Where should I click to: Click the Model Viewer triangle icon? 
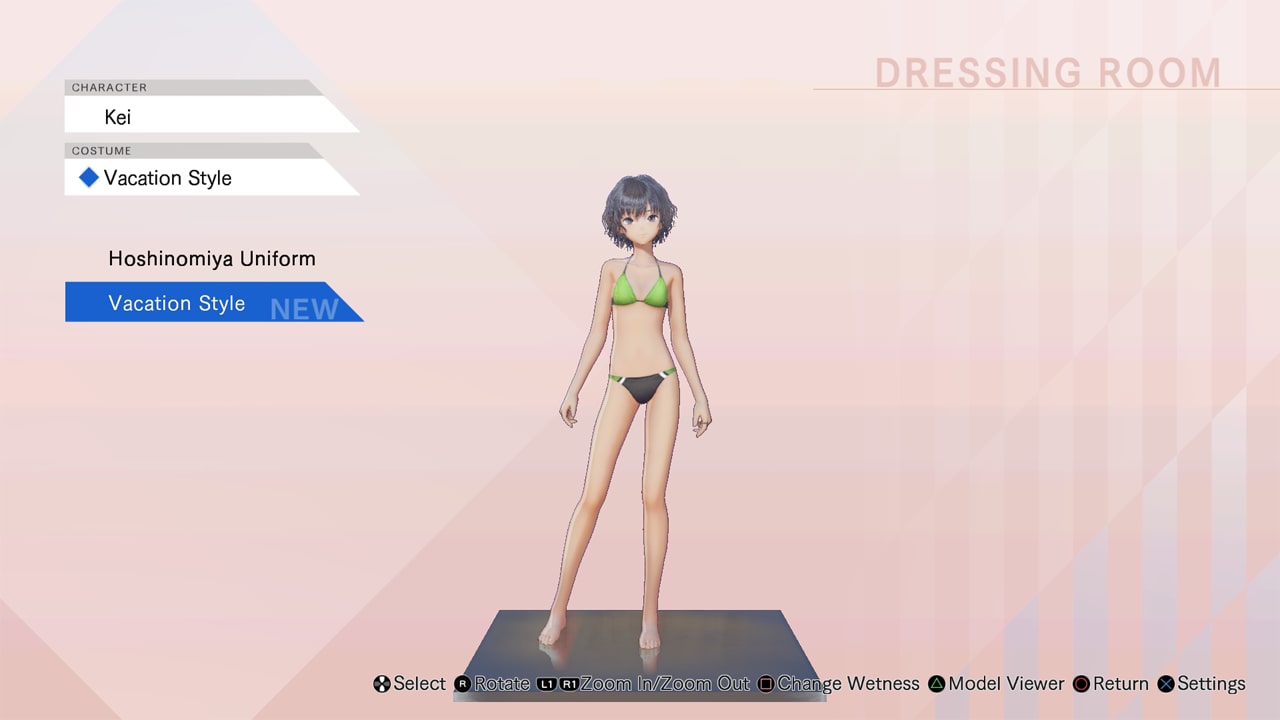(936, 684)
